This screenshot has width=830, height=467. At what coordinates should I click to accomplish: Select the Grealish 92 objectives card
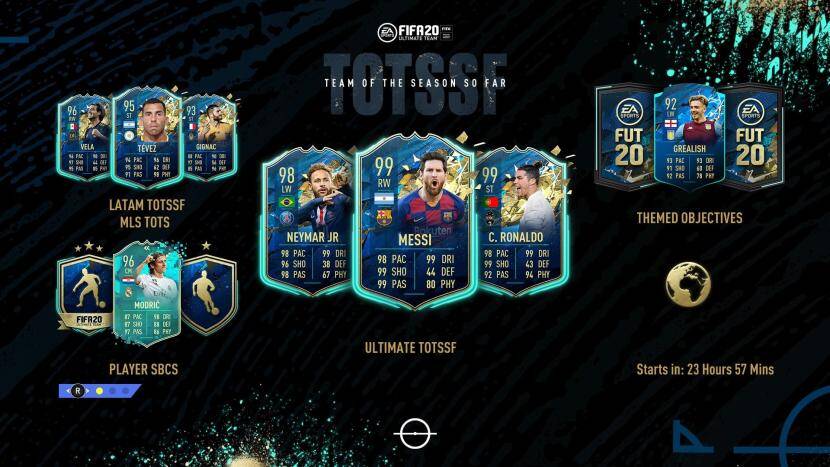[x=689, y=135]
